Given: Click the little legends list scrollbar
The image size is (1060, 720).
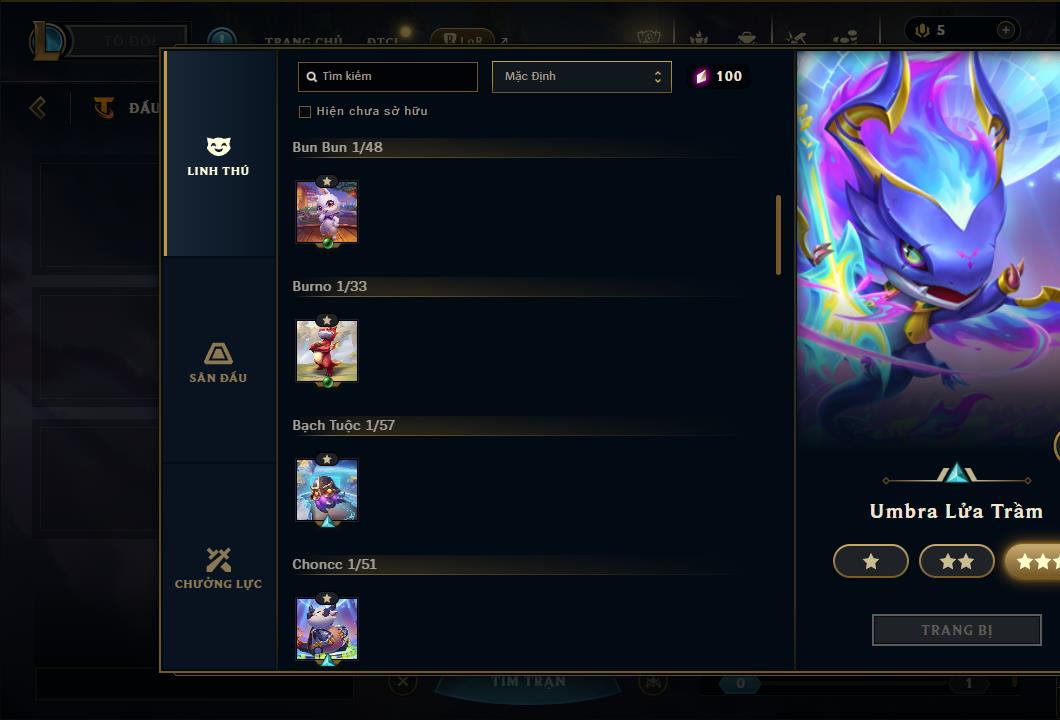Looking at the screenshot, I should click(x=778, y=235).
